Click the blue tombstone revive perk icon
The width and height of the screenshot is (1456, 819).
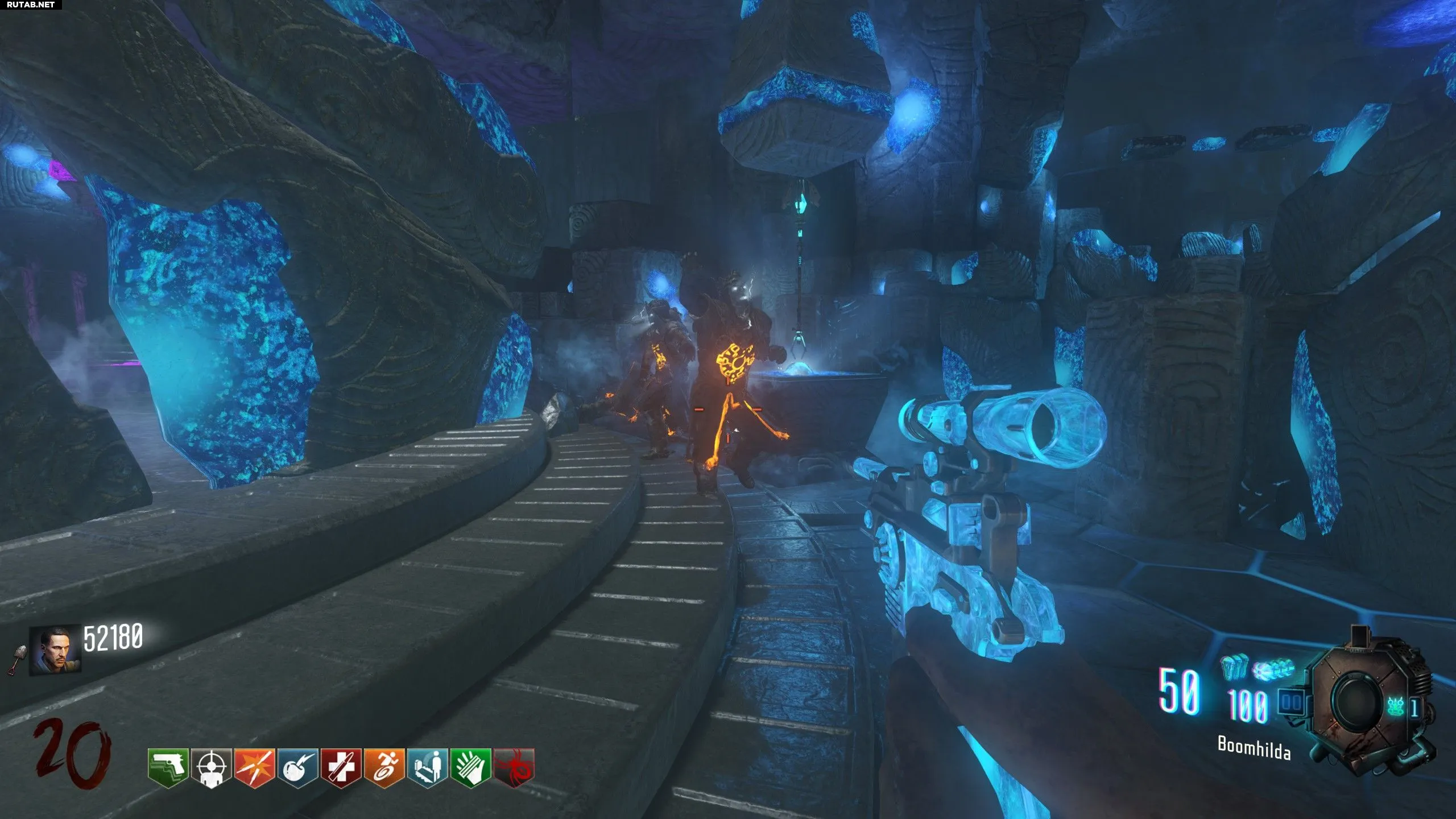coord(427,768)
